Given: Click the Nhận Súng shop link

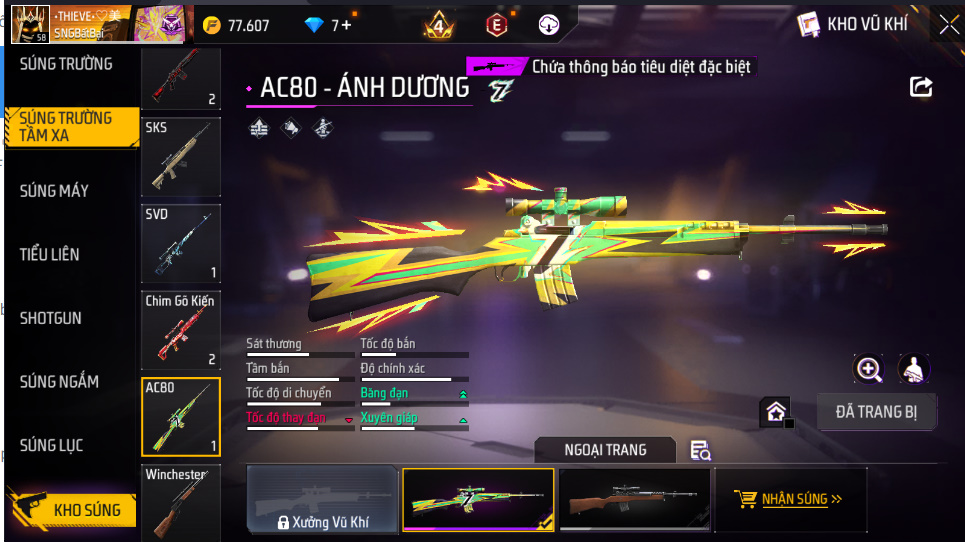Looking at the screenshot, I should (788, 499).
